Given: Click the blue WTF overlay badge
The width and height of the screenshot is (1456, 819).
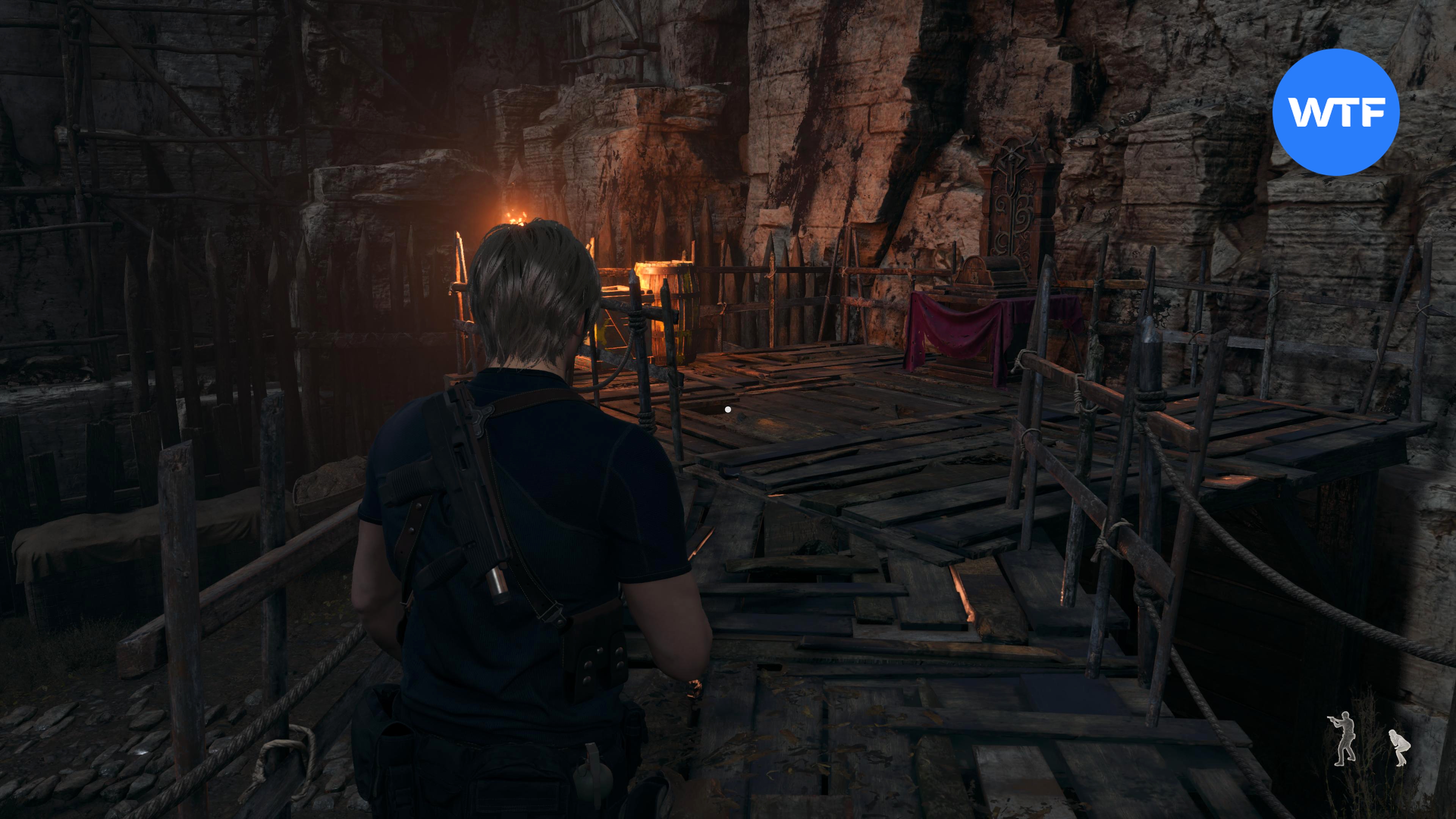Looking at the screenshot, I should coord(1335,112).
